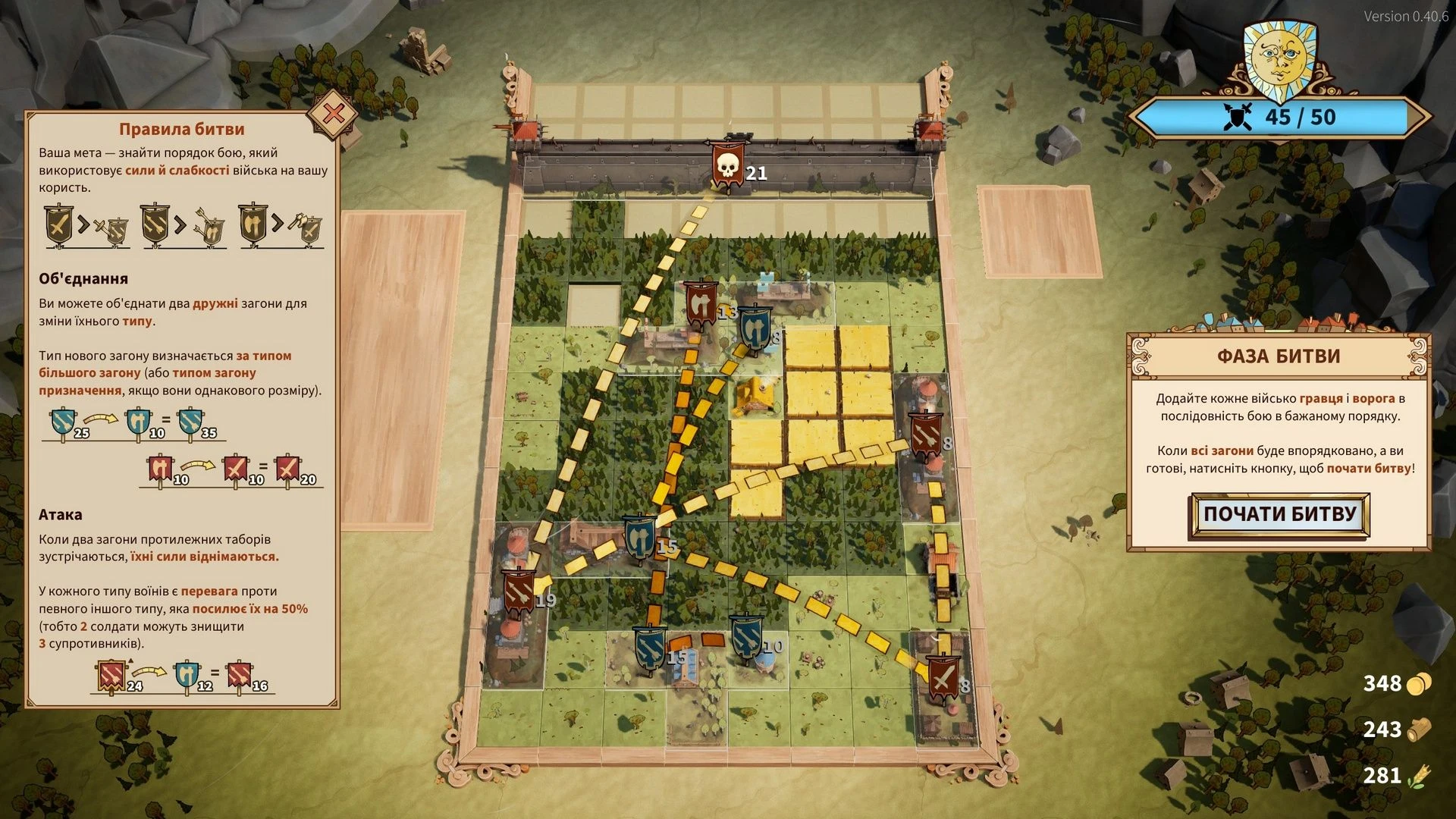Pick the red sword unit with 8

pos(943,679)
